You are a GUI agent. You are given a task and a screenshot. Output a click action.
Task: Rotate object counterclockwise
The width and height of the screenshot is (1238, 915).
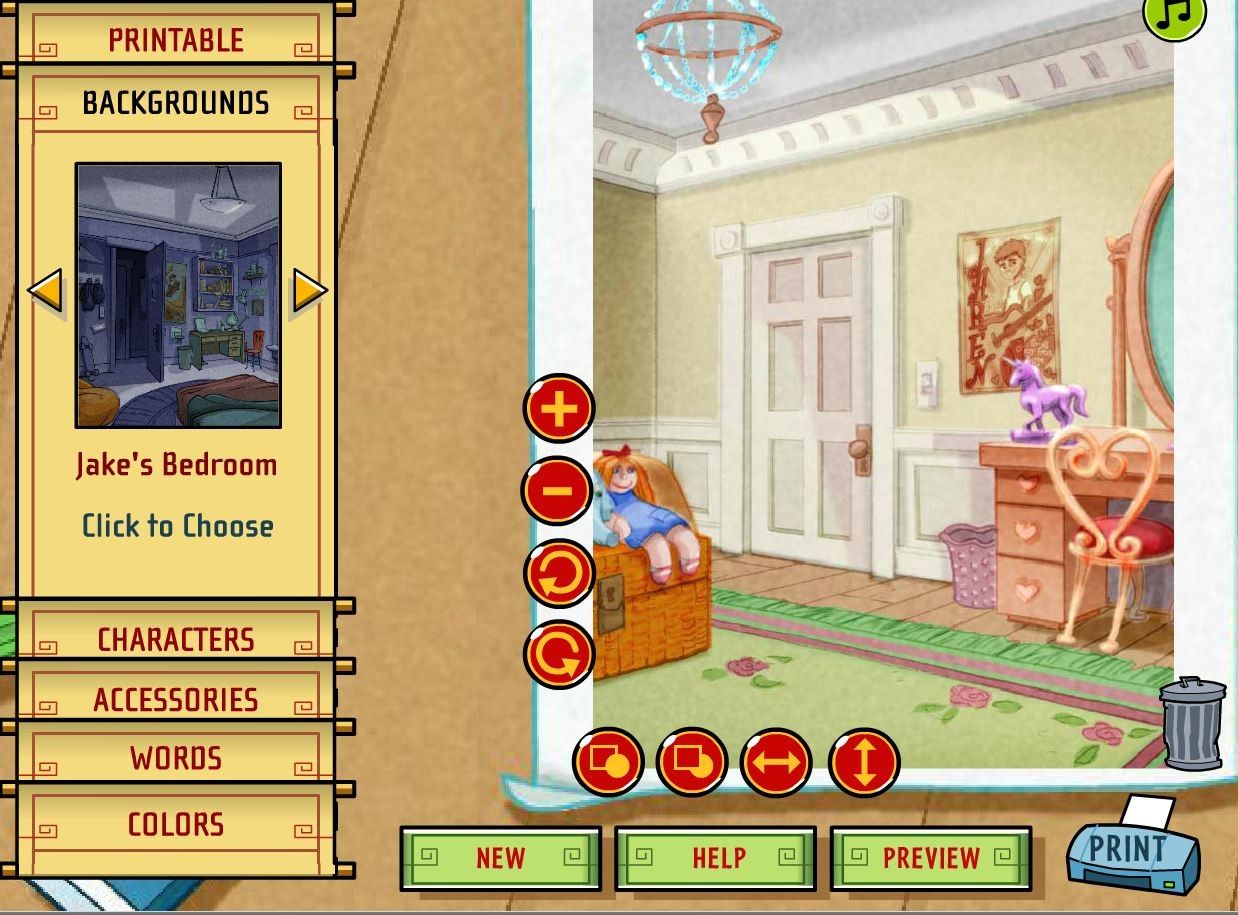559,573
